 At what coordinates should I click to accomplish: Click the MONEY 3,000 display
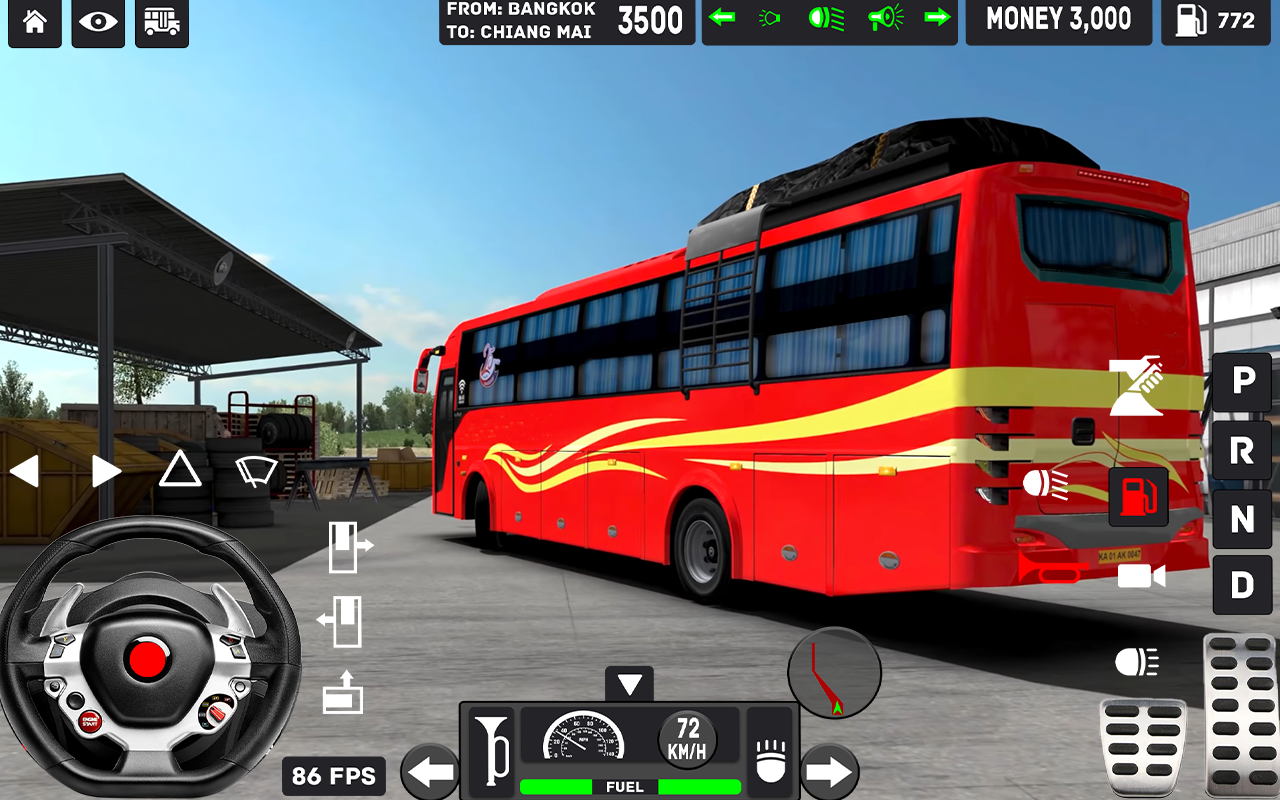tap(1058, 16)
